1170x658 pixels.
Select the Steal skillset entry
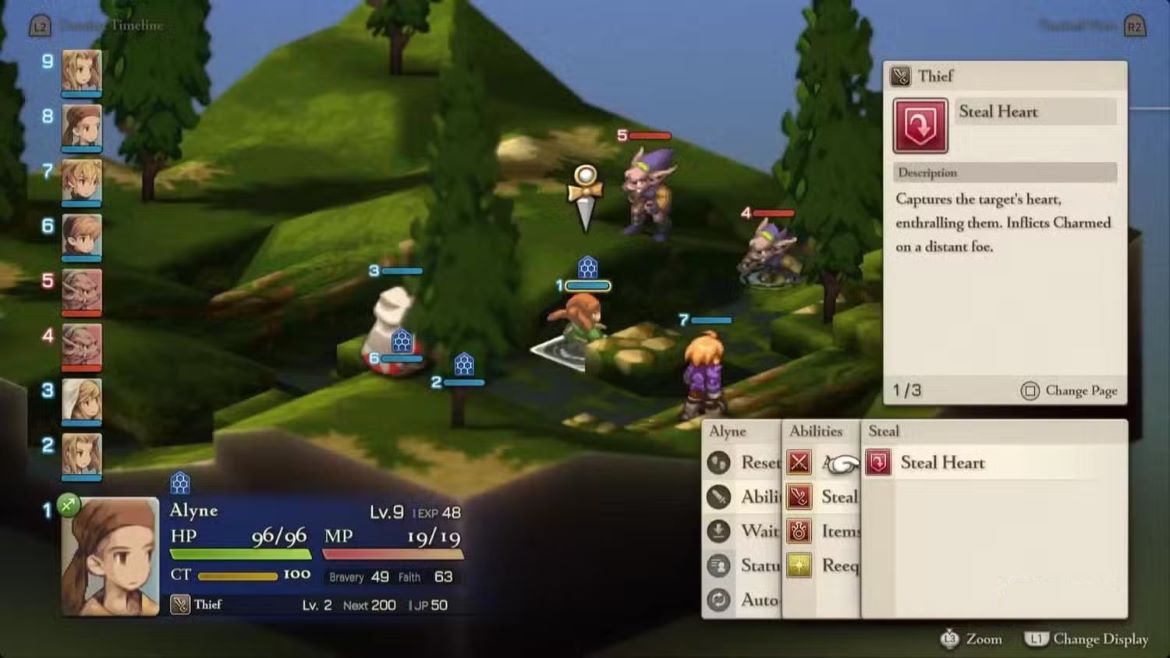(826, 497)
